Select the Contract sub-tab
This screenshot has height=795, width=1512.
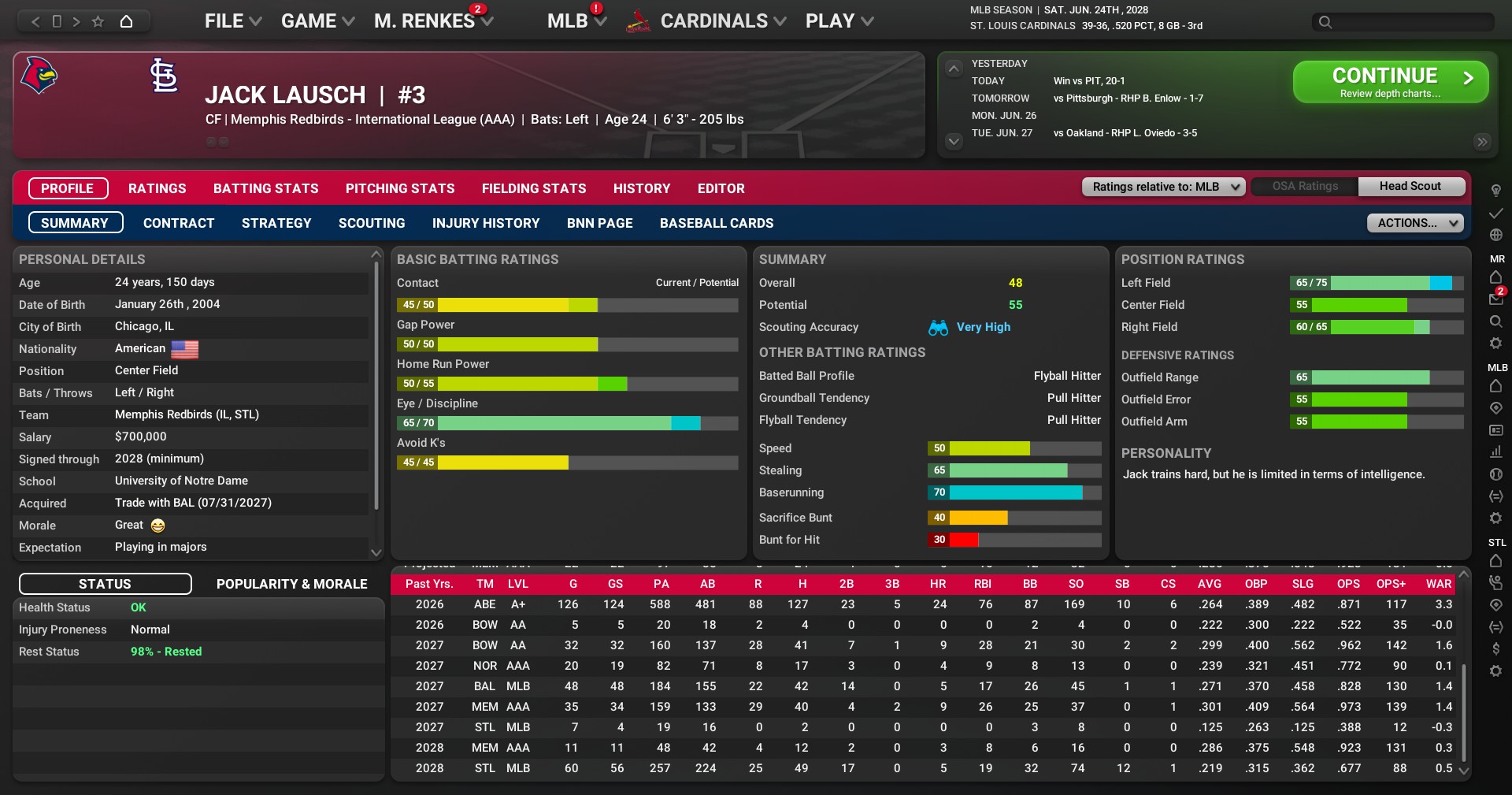[x=179, y=223]
